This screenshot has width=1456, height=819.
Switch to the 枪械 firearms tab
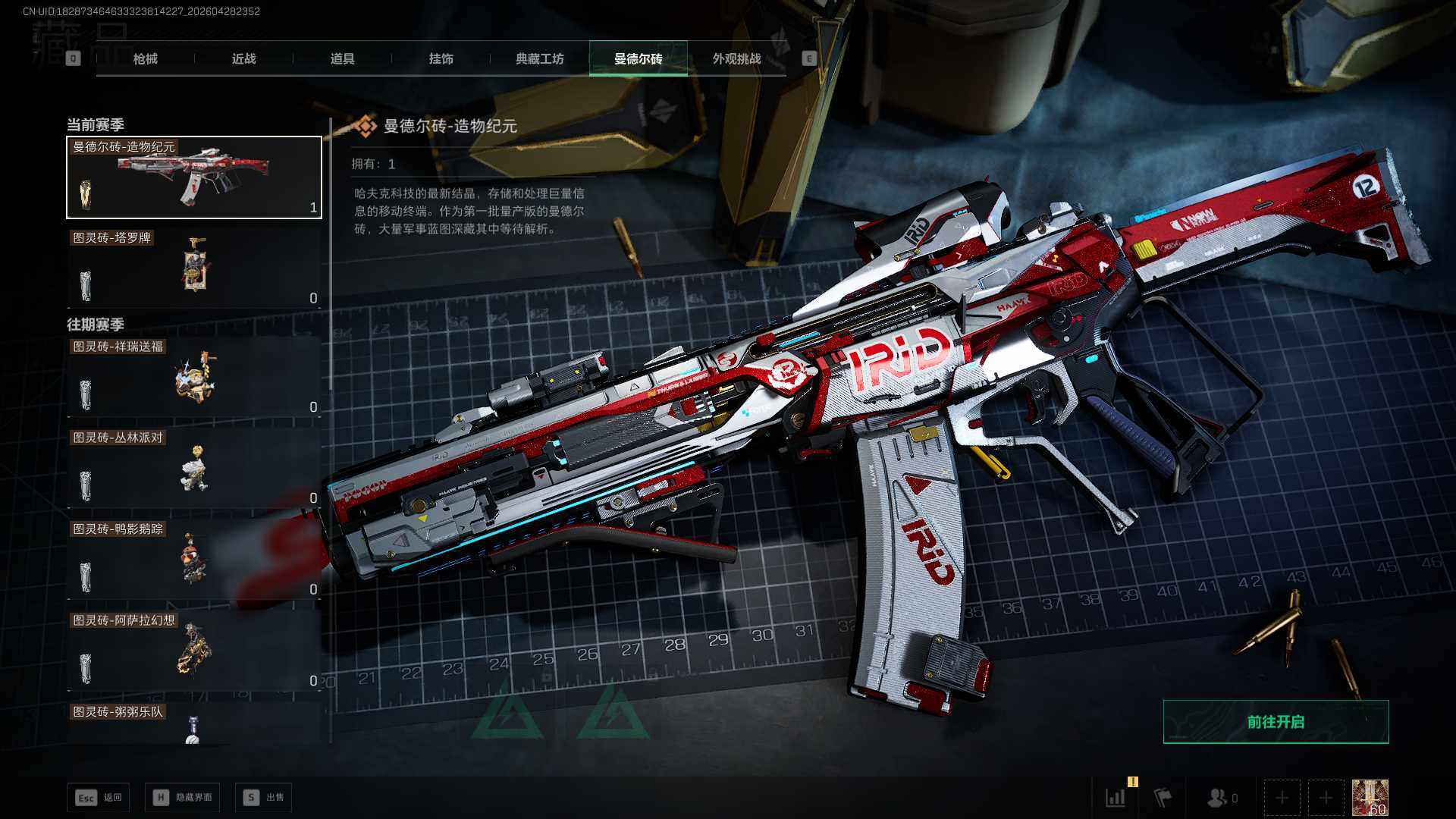tap(145, 58)
